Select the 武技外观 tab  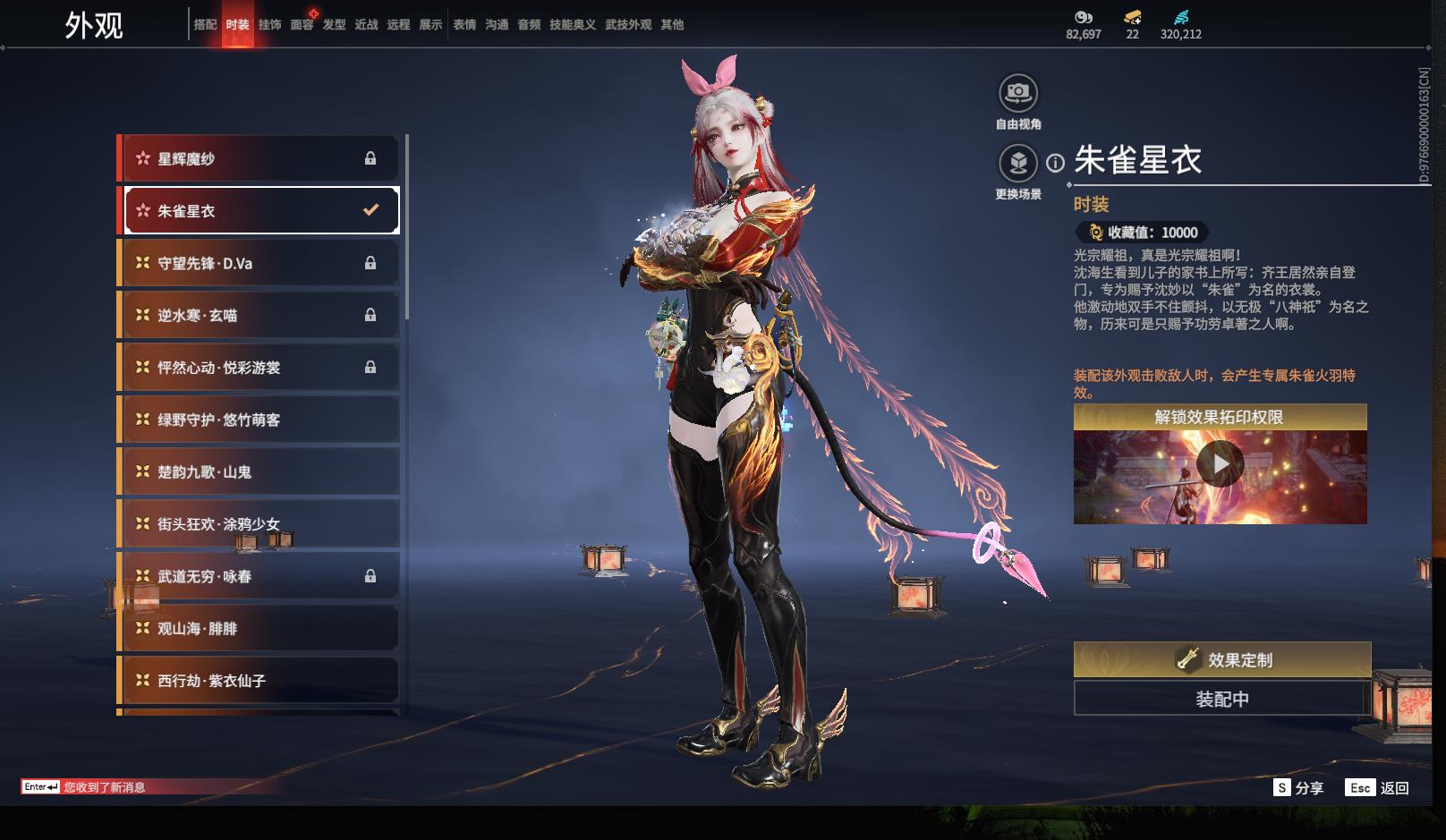(628, 25)
